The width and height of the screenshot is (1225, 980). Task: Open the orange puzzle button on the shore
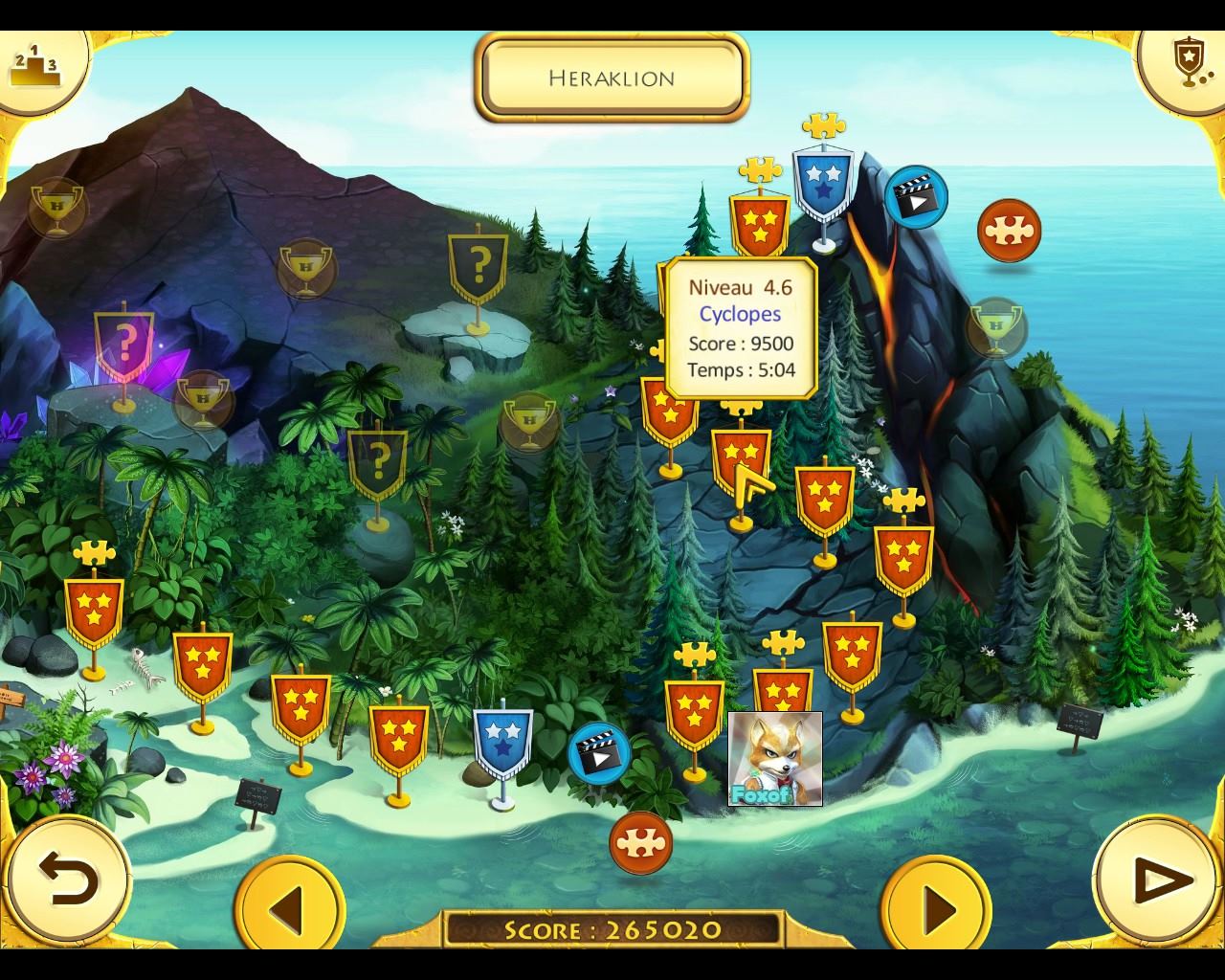(640, 842)
